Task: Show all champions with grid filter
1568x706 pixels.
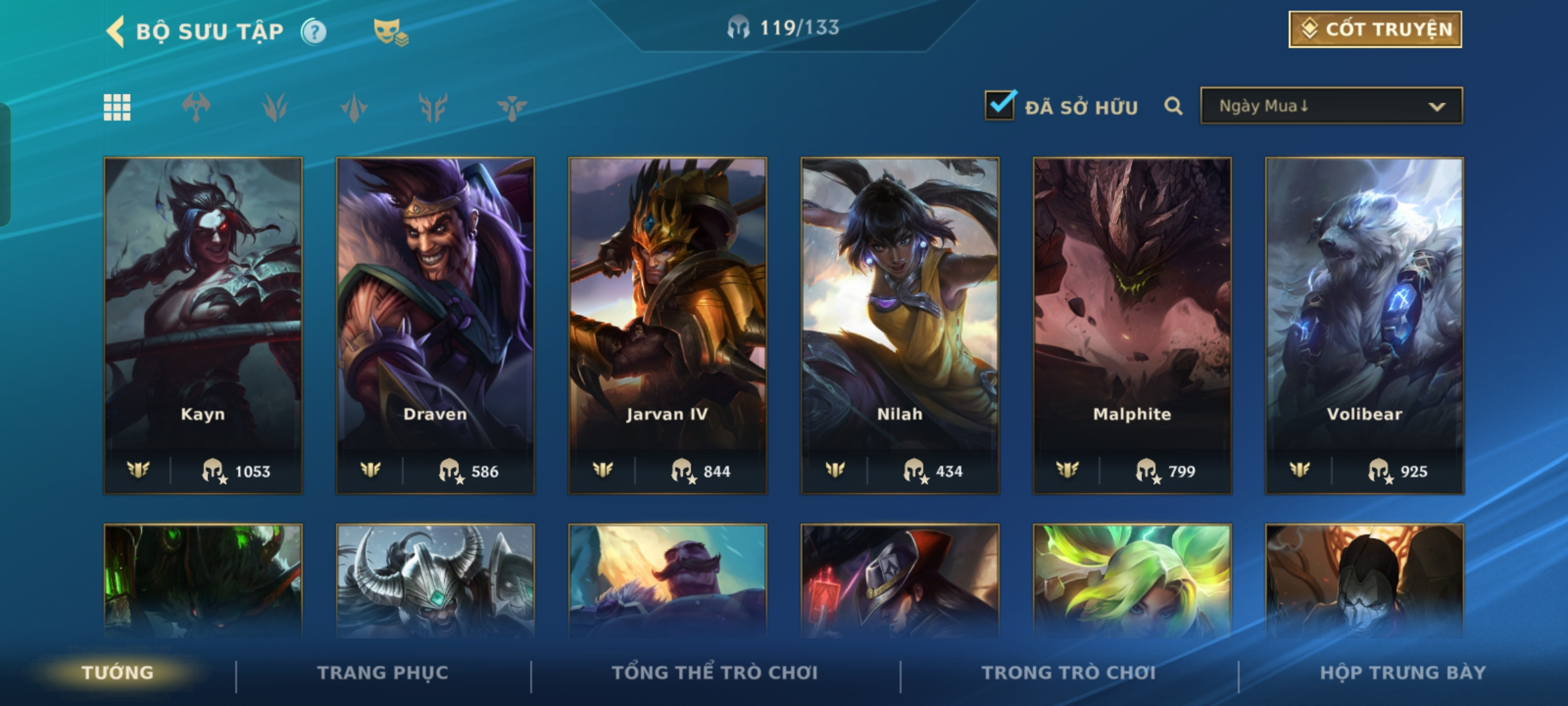Action: point(118,107)
